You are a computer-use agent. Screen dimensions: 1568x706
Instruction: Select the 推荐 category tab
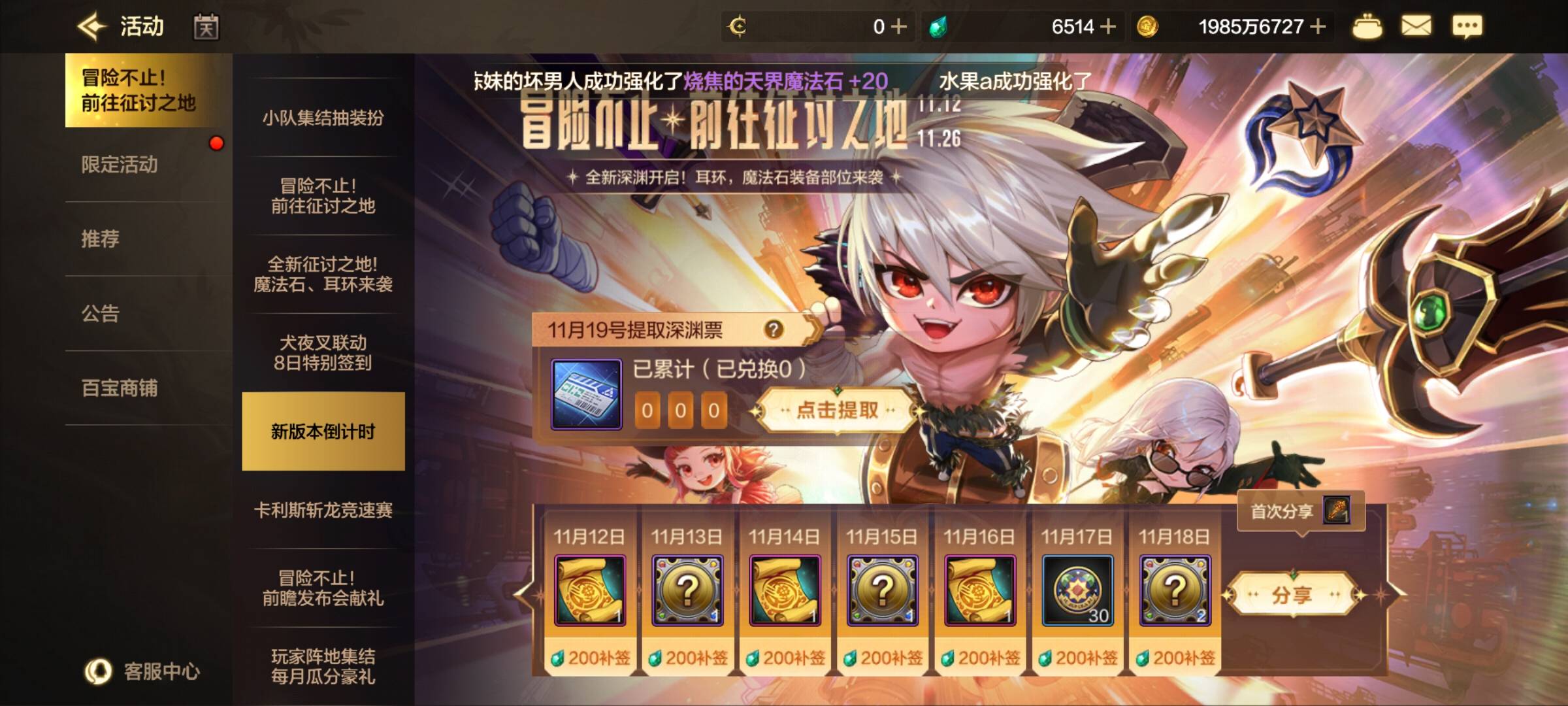[101, 239]
